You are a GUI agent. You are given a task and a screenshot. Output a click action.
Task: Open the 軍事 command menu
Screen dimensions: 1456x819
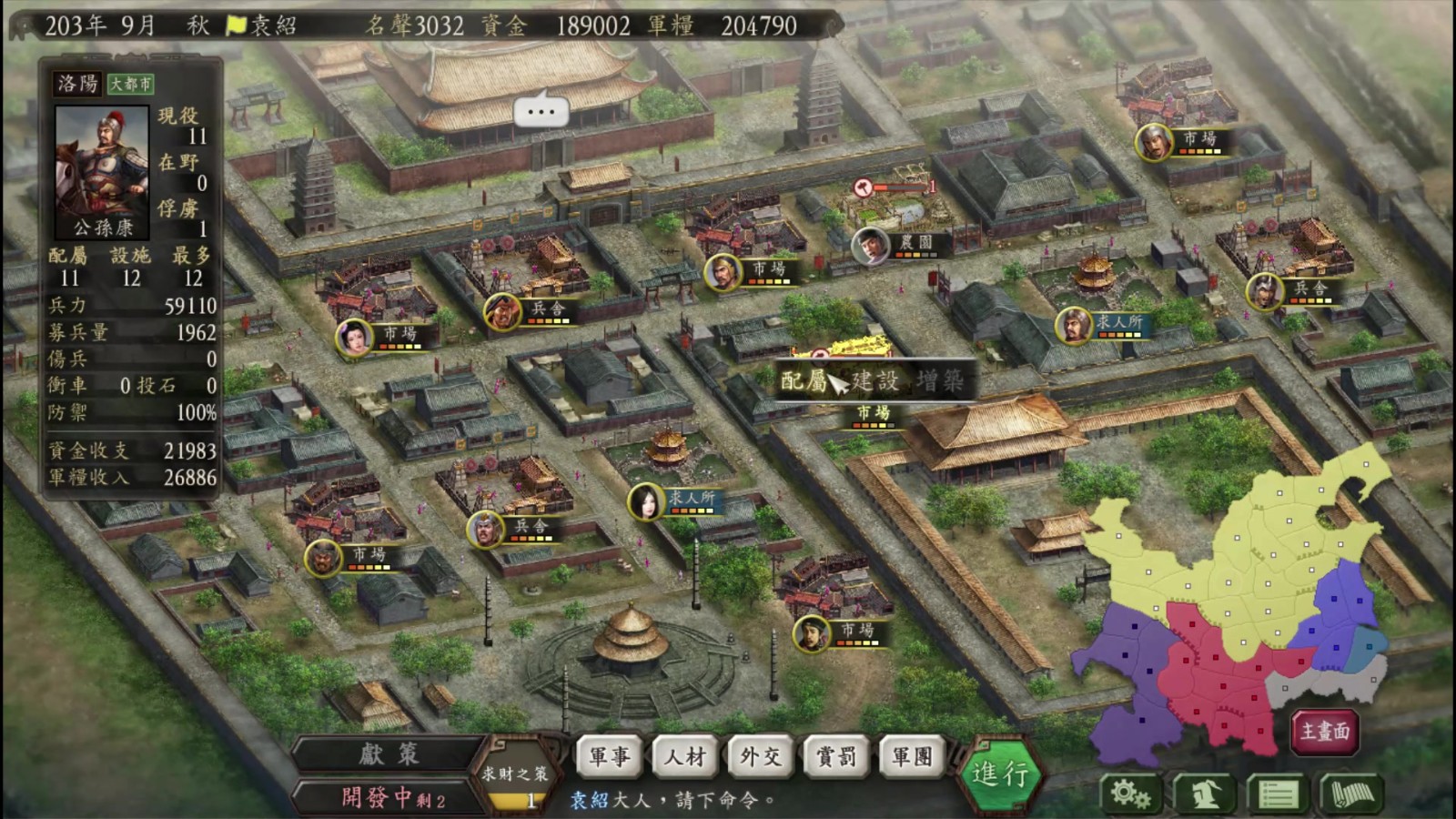pos(610,756)
